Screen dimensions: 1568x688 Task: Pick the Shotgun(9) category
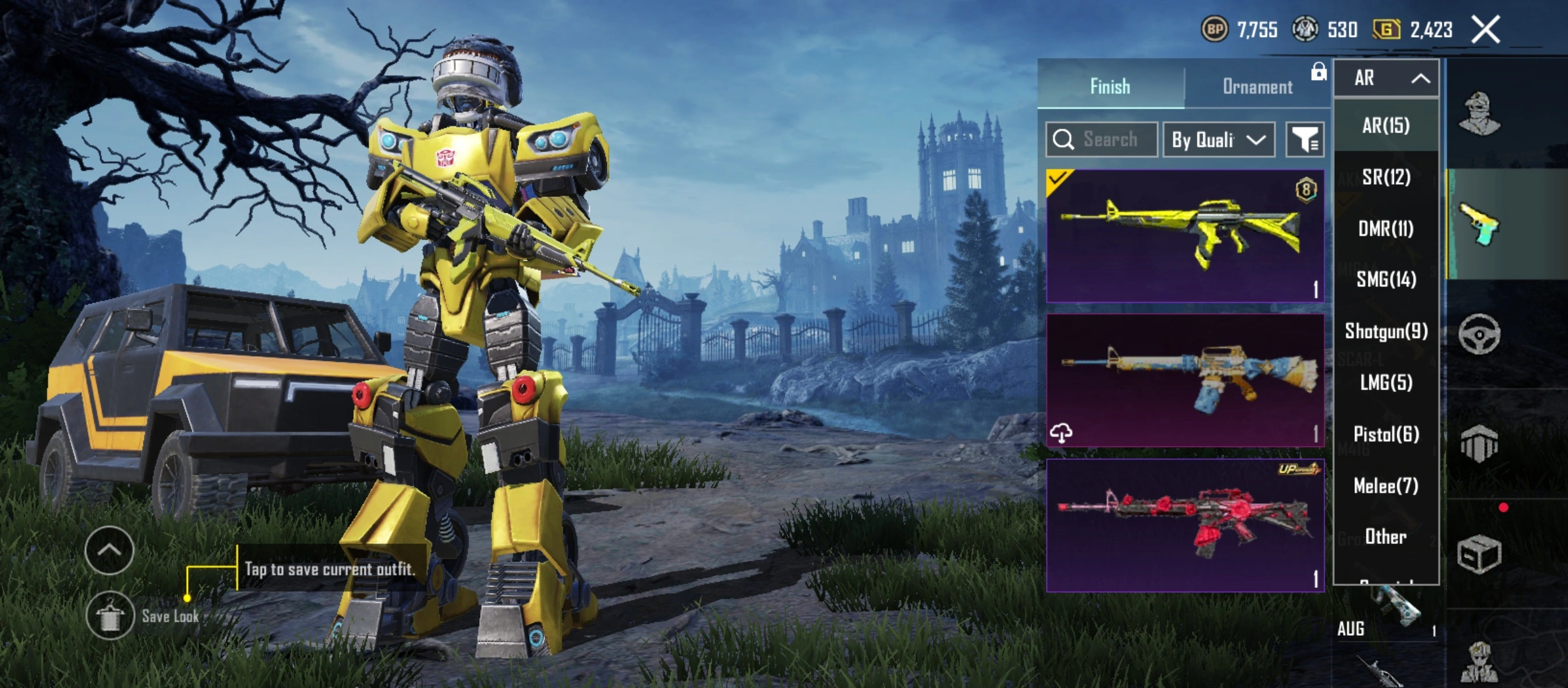point(1386,331)
